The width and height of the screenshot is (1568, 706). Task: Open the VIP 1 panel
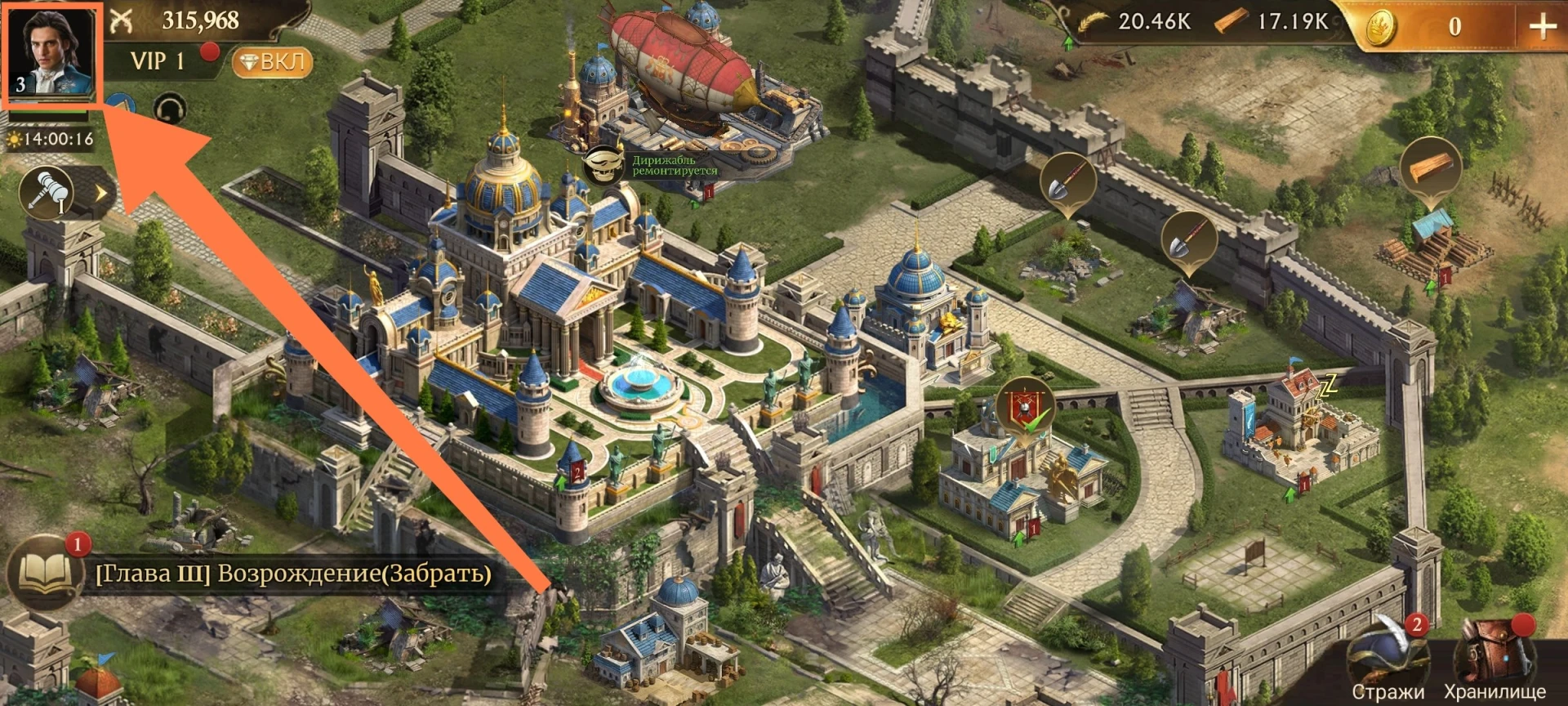[x=158, y=61]
